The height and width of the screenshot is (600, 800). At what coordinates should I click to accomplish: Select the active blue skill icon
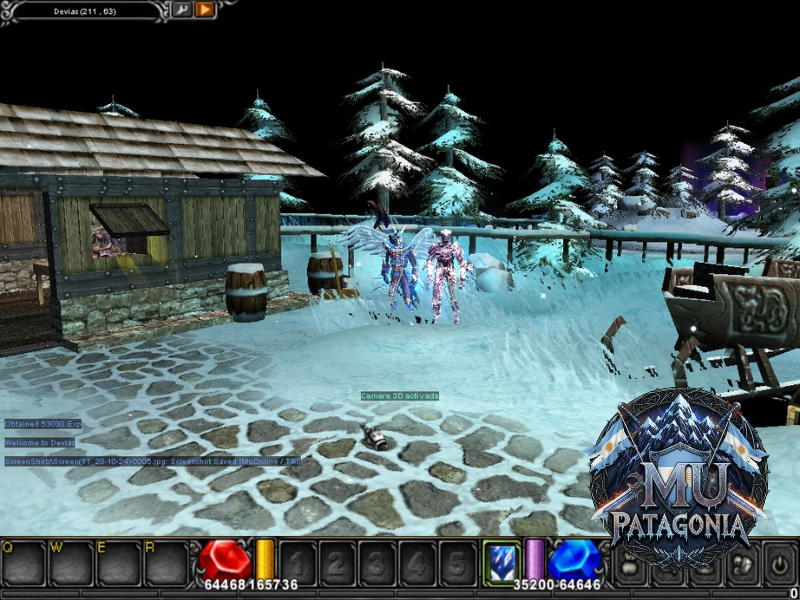[x=499, y=561]
